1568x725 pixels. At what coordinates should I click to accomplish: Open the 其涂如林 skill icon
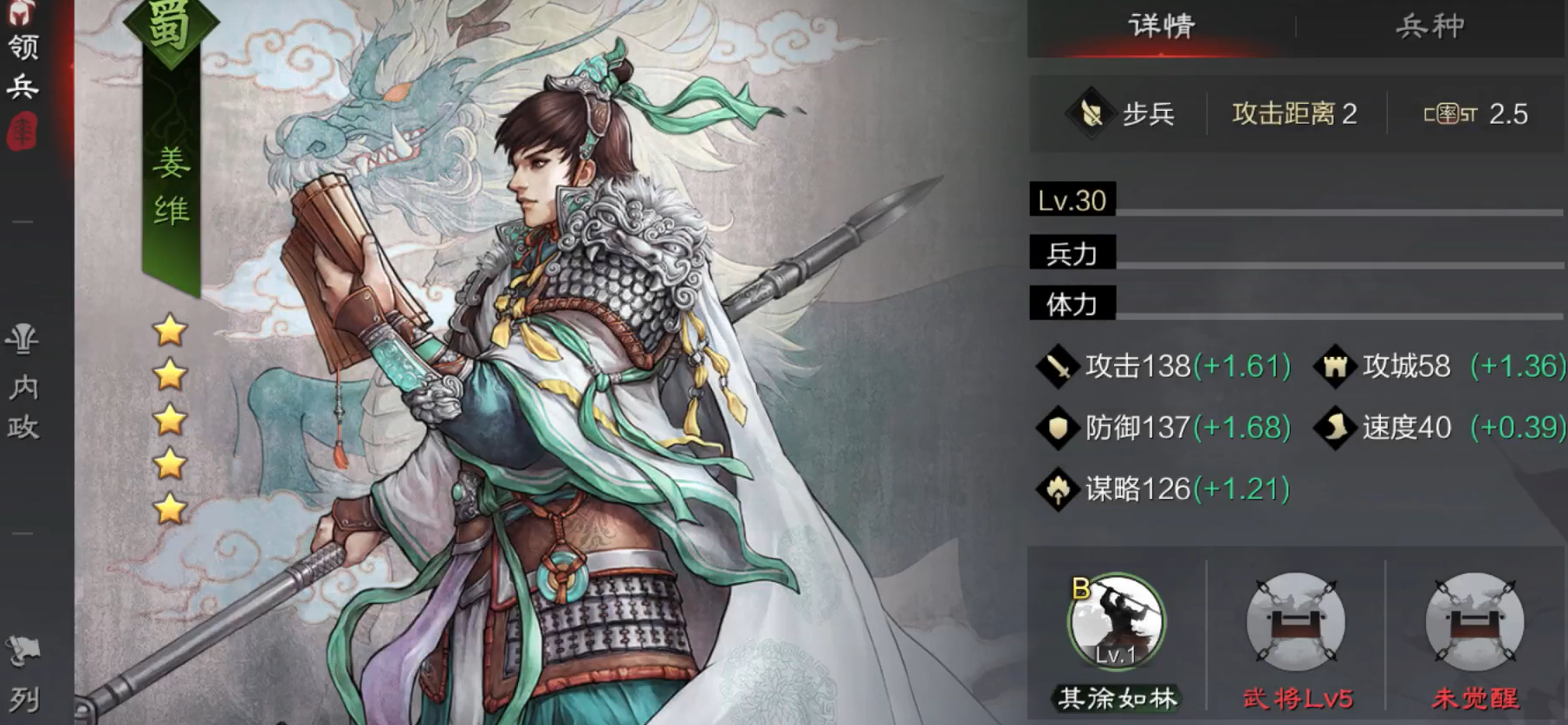(x=1117, y=621)
